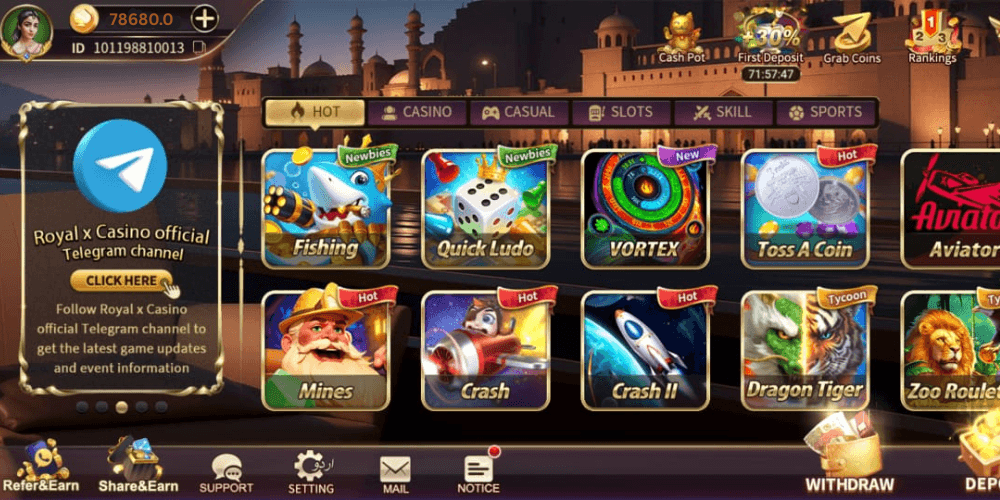Switch to the SKILL tab

coord(723,112)
